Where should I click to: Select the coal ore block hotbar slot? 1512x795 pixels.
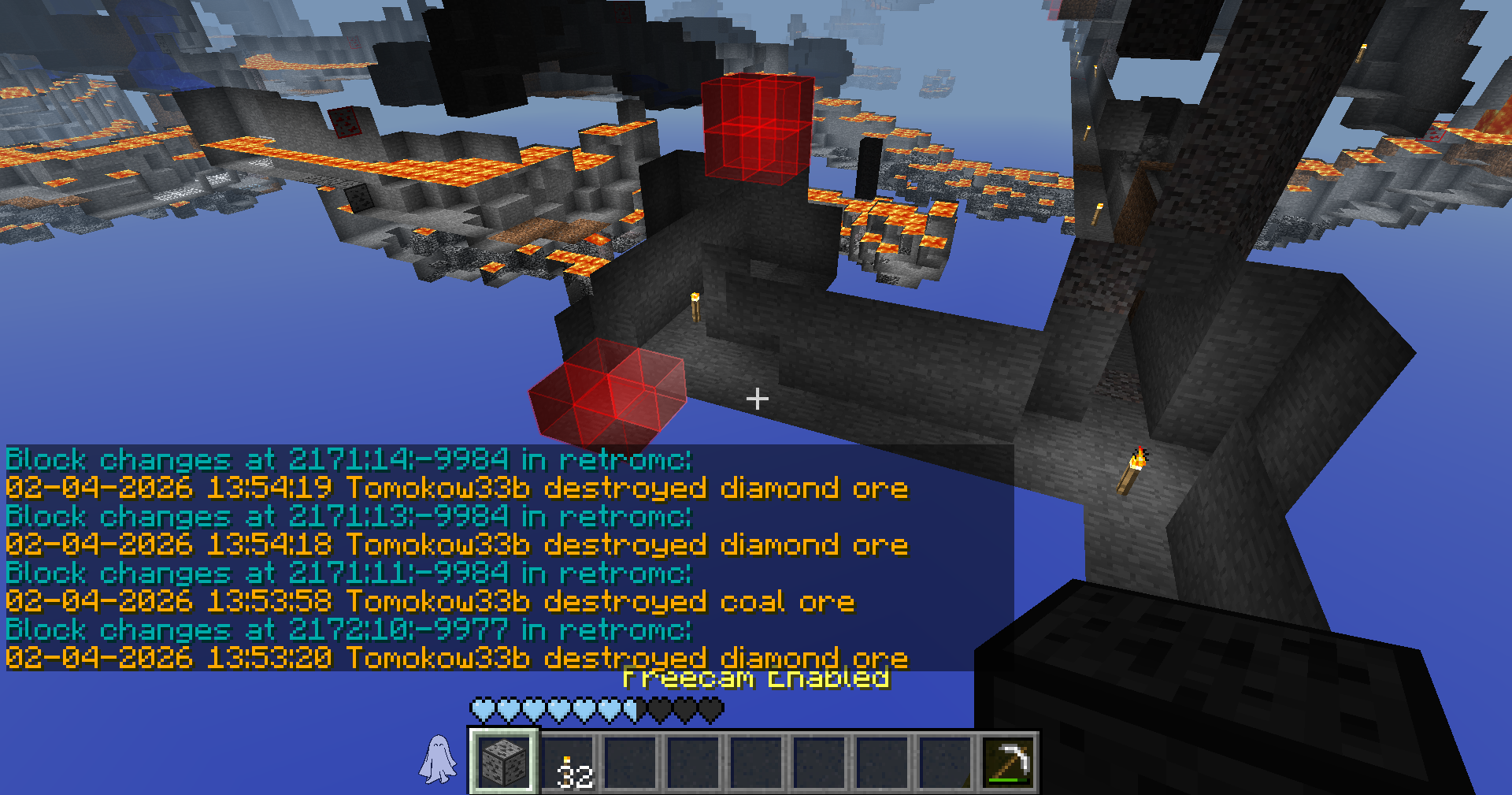[504, 761]
